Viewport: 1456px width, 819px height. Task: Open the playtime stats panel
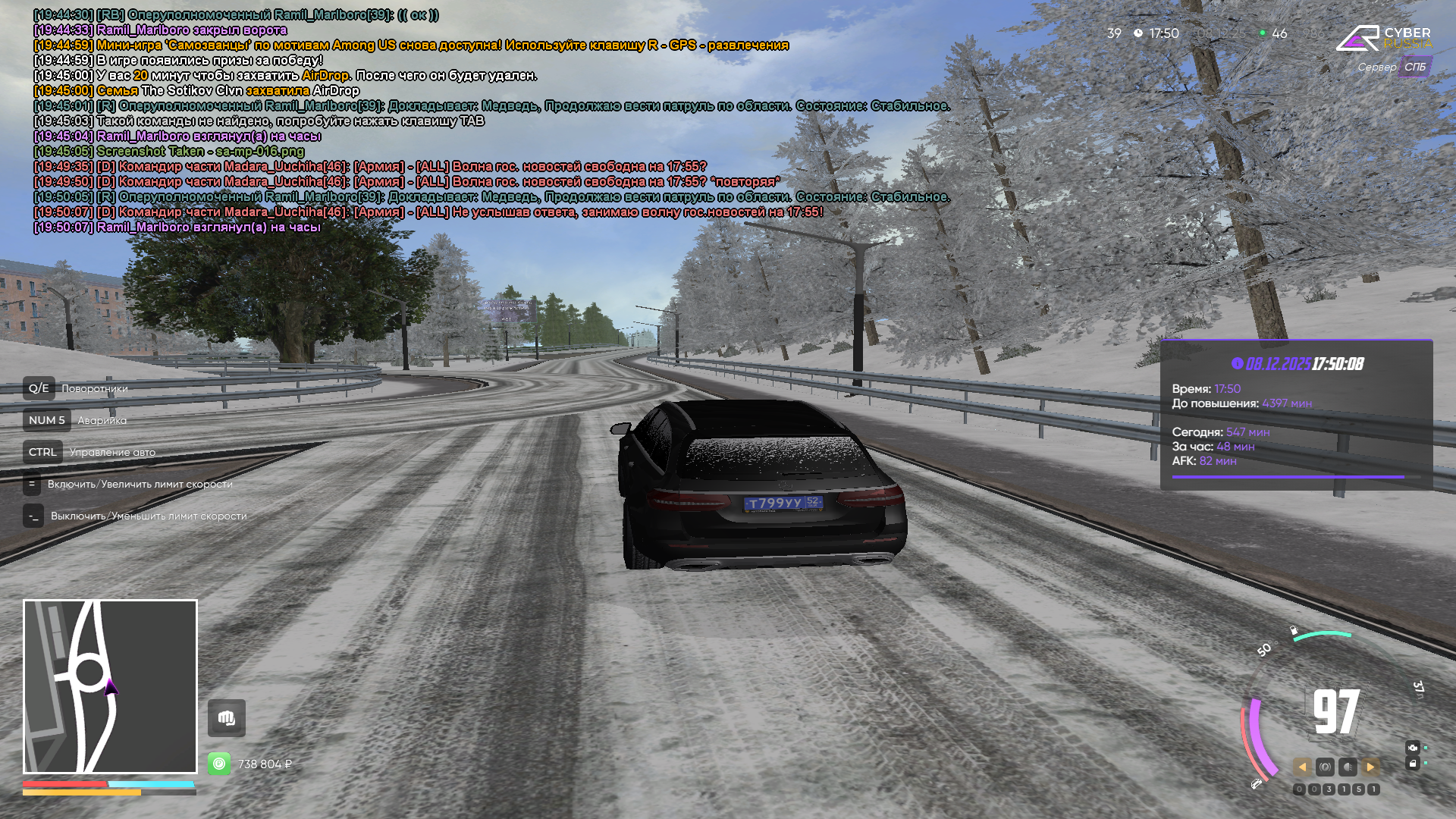coord(1296,415)
